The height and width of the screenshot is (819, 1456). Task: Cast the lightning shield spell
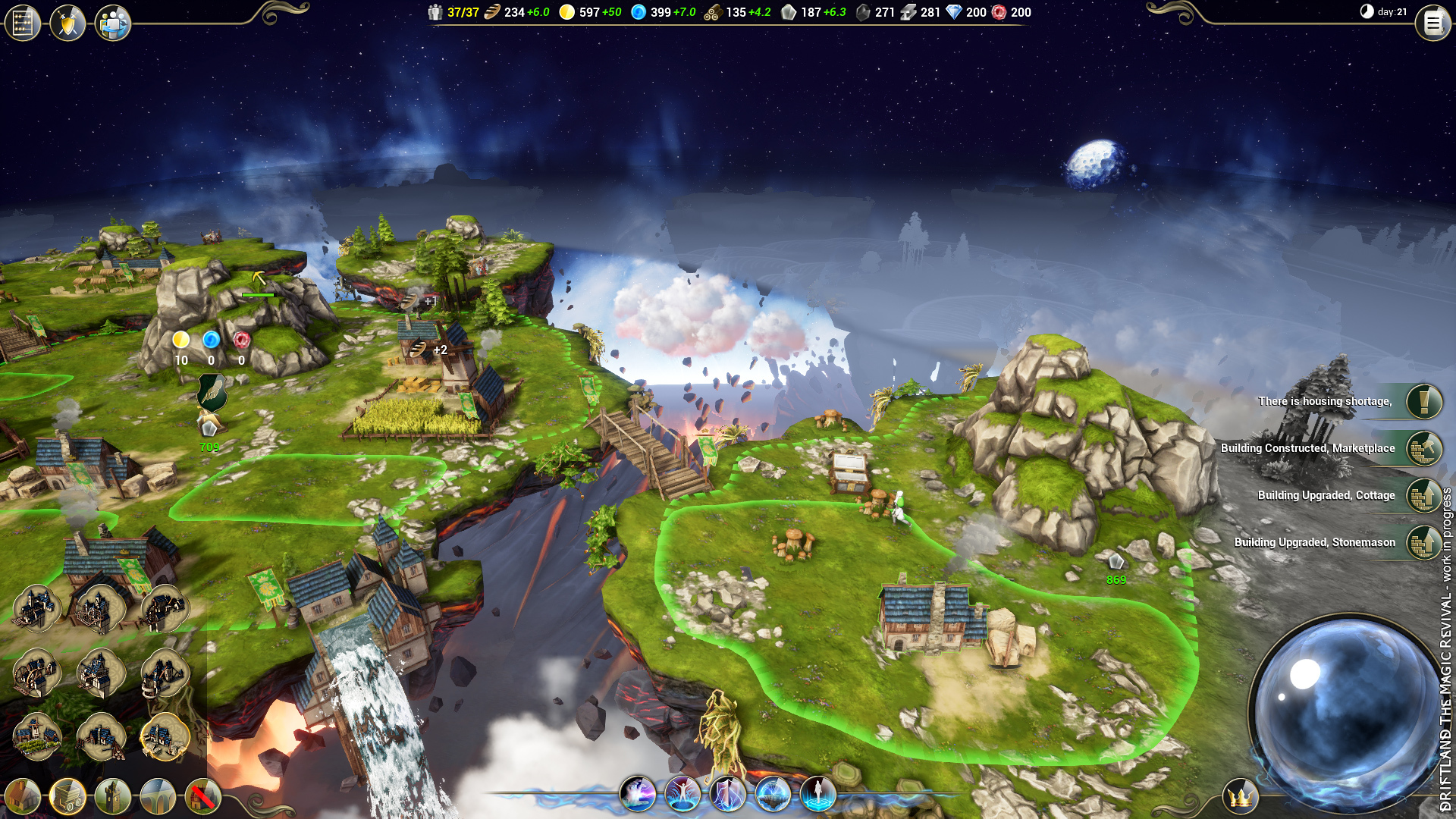727,794
